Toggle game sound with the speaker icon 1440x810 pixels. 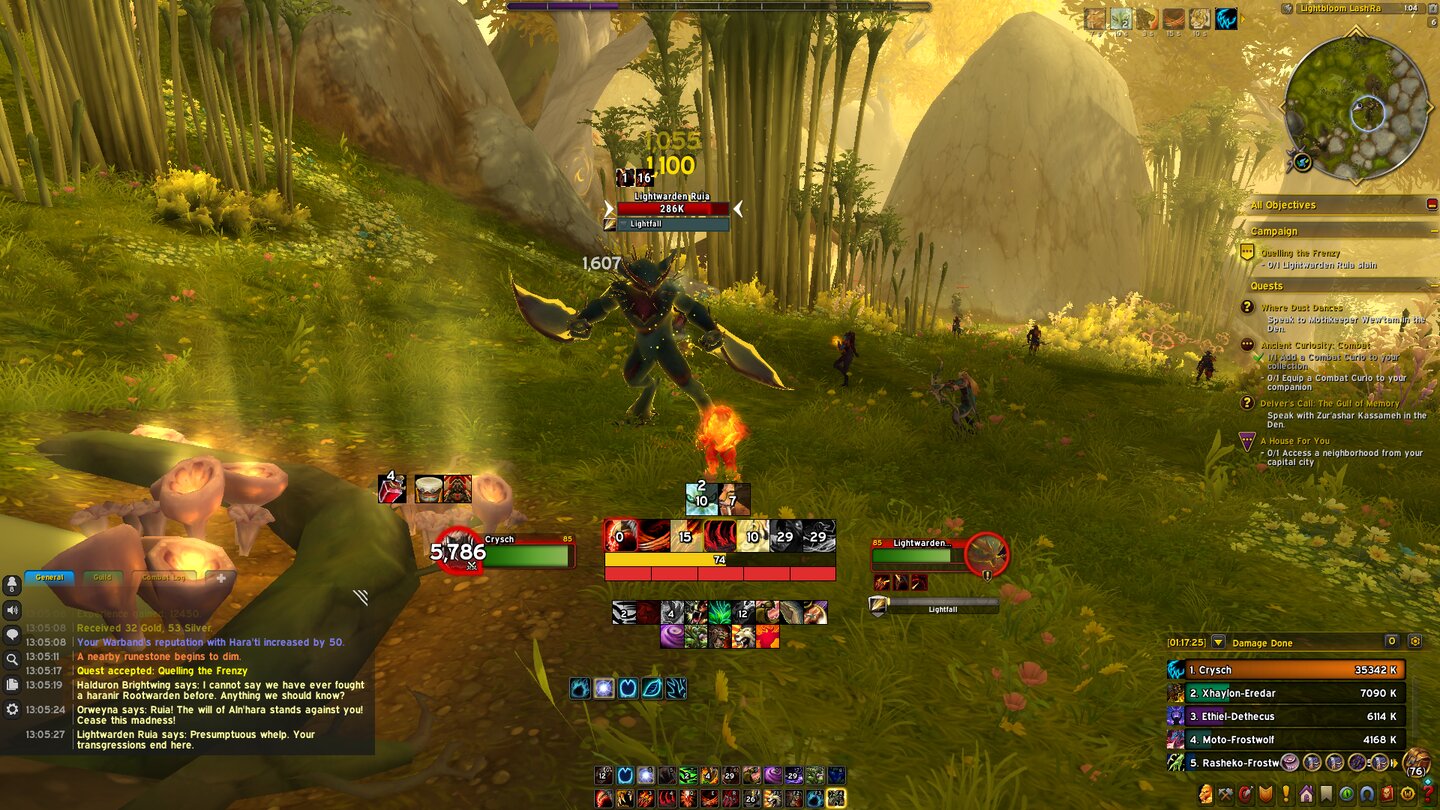tap(11, 610)
